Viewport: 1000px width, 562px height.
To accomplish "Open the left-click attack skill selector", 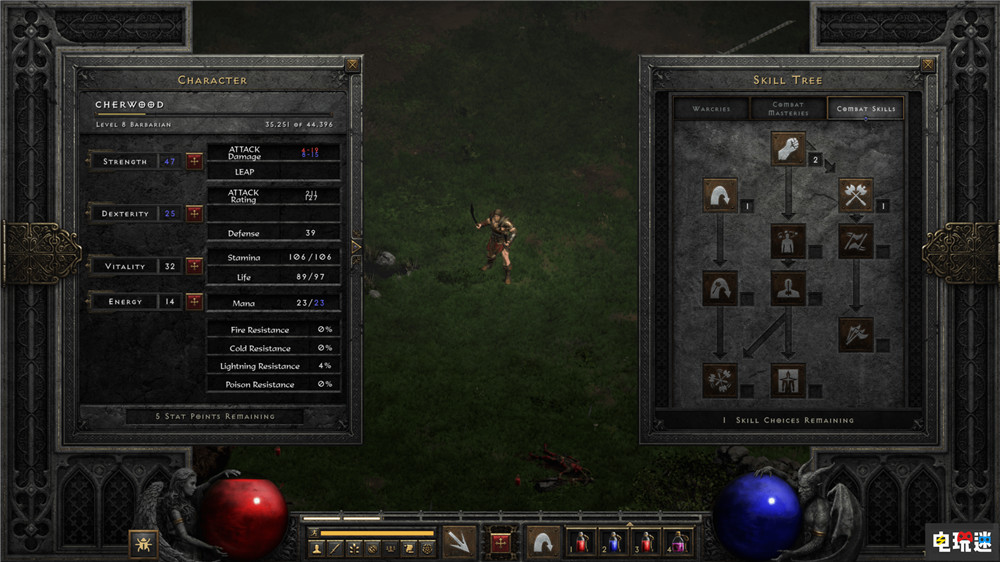I will click(x=460, y=542).
